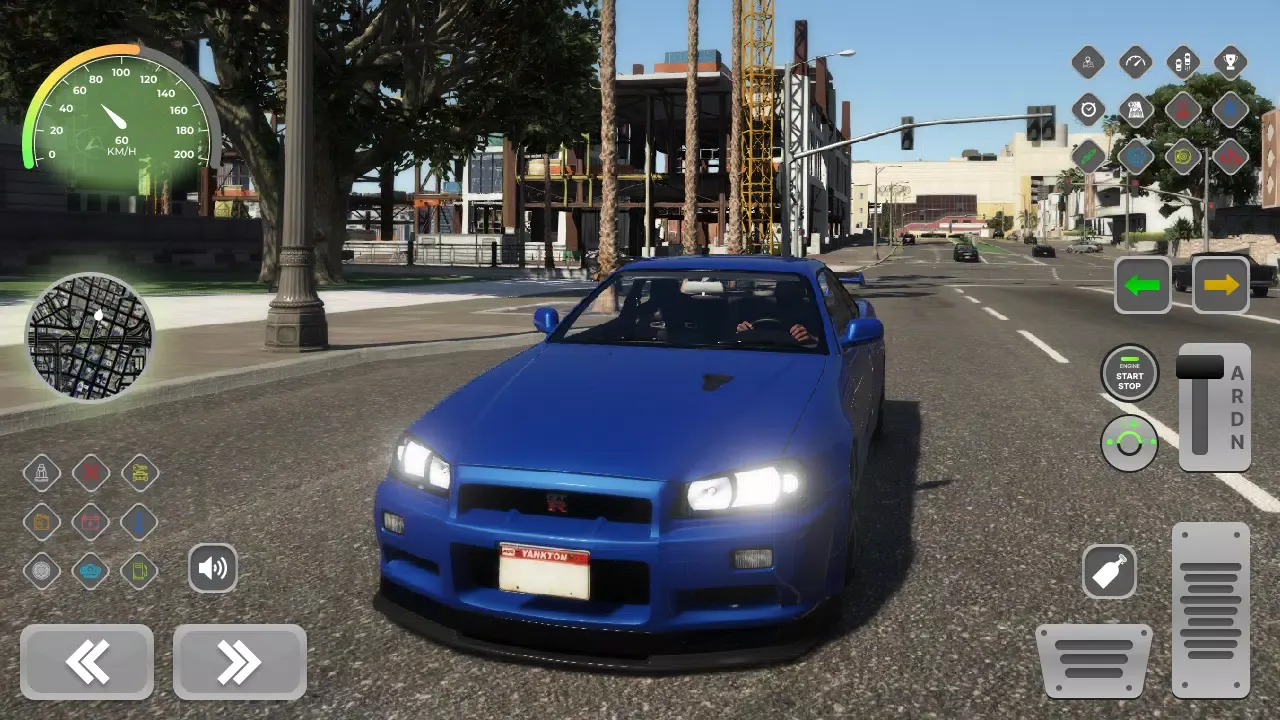This screenshot has width=1280, height=720.
Task: Click the yellow brake disc icon
Action: point(1183,156)
